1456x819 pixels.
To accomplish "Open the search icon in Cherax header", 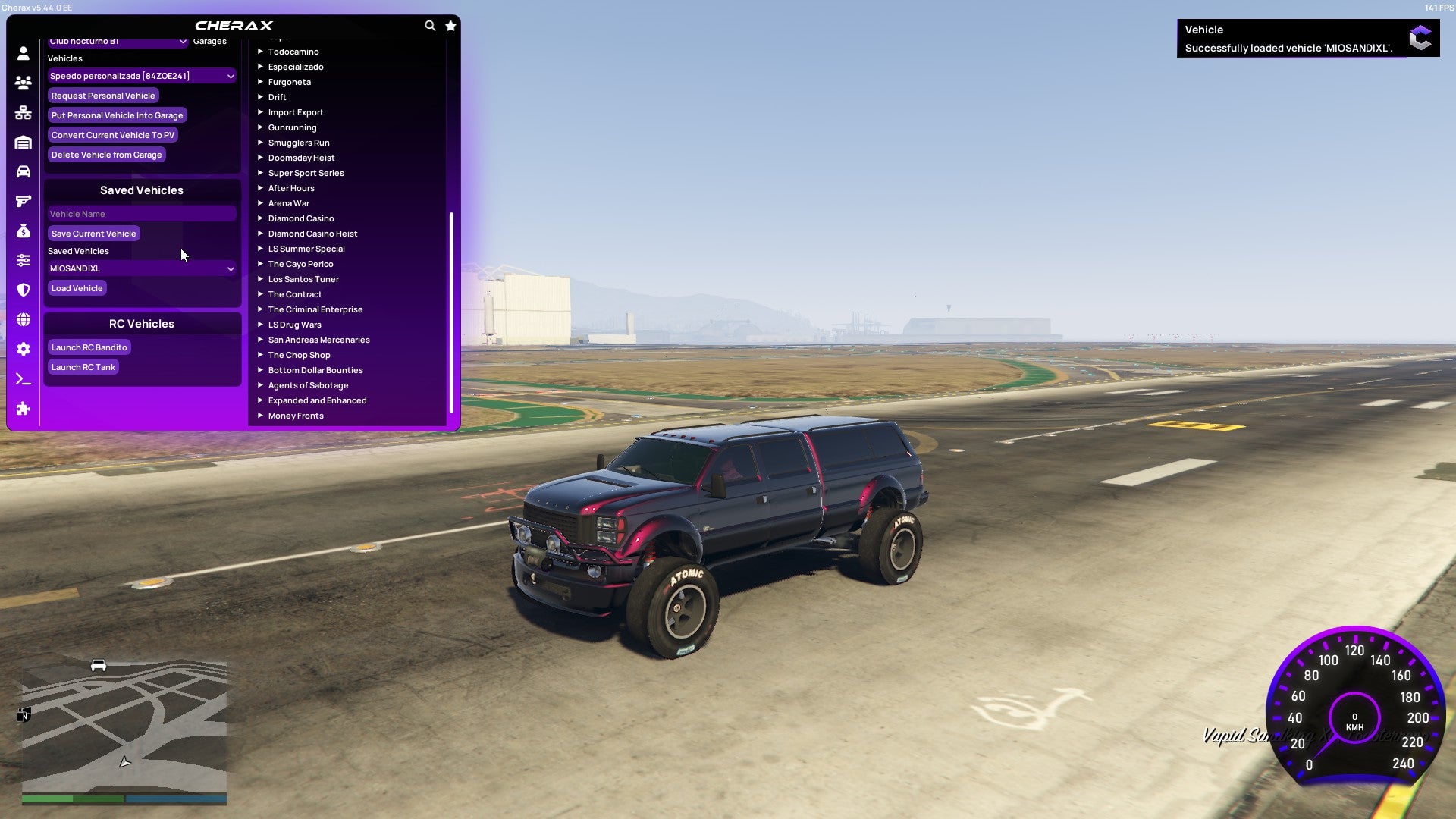I will click(x=430, y=25).
